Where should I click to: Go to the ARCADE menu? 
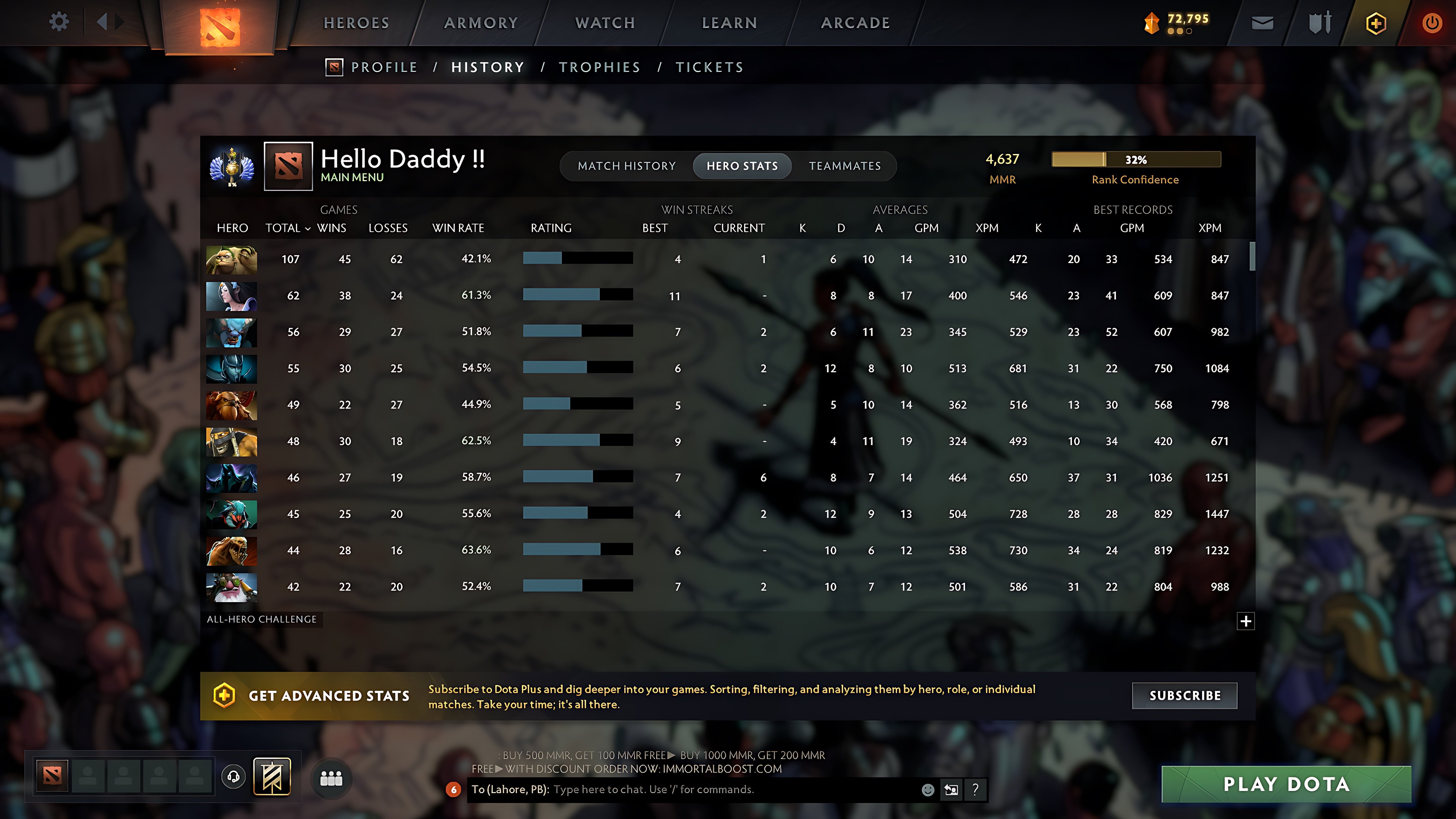pos(855,22)
